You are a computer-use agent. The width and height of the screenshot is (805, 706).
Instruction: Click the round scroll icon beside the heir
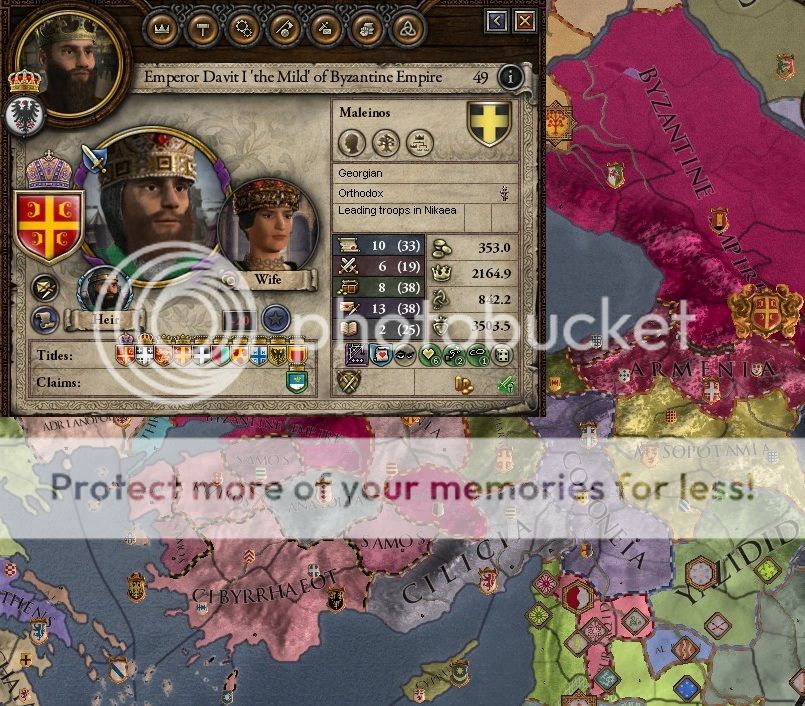43,320
